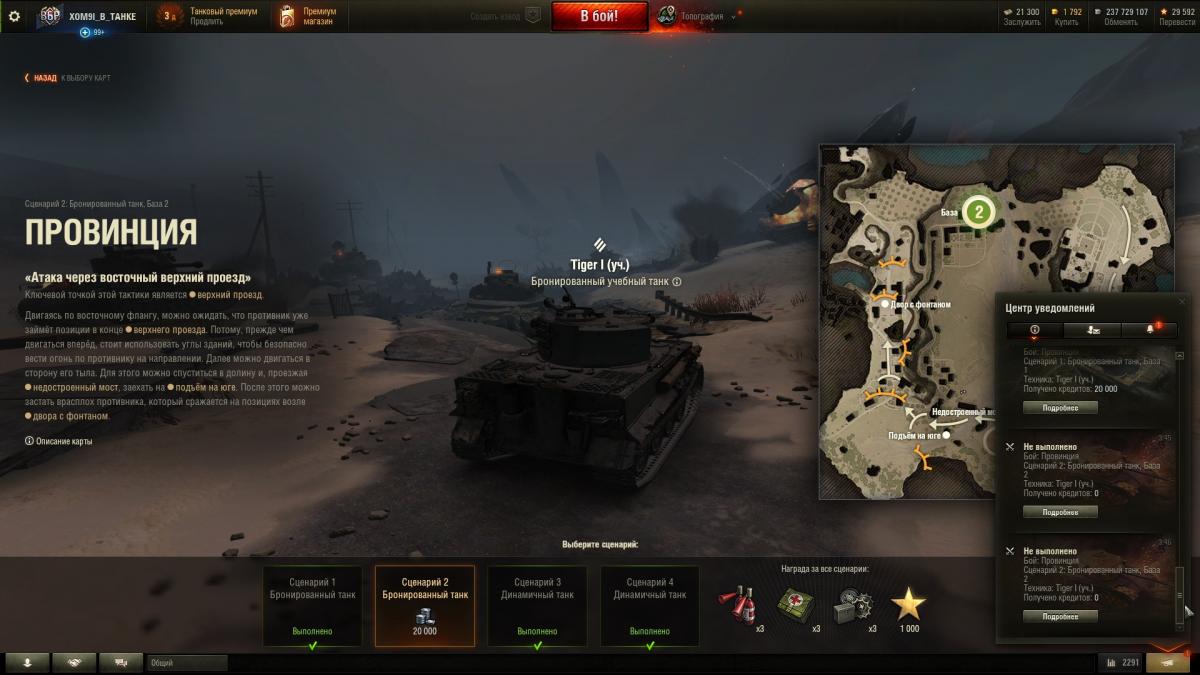1200x675 pixels.
Task: Click Обменять under the credits balance
Action: pos(1121,22)
